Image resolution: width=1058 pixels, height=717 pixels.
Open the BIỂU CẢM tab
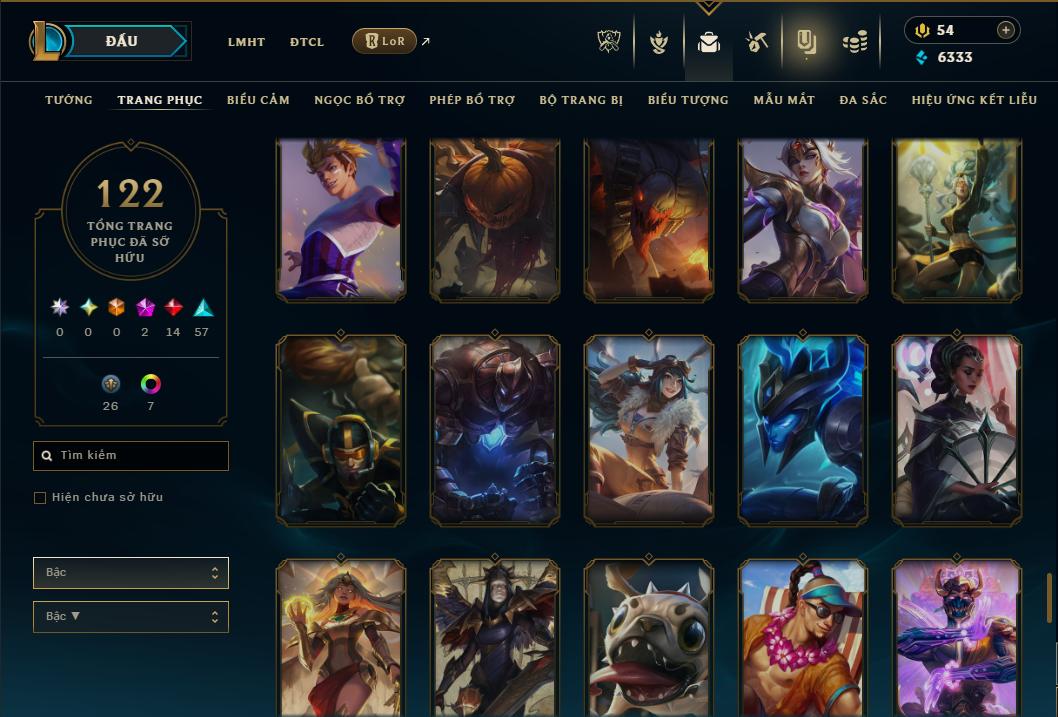[x=258, y=100]
